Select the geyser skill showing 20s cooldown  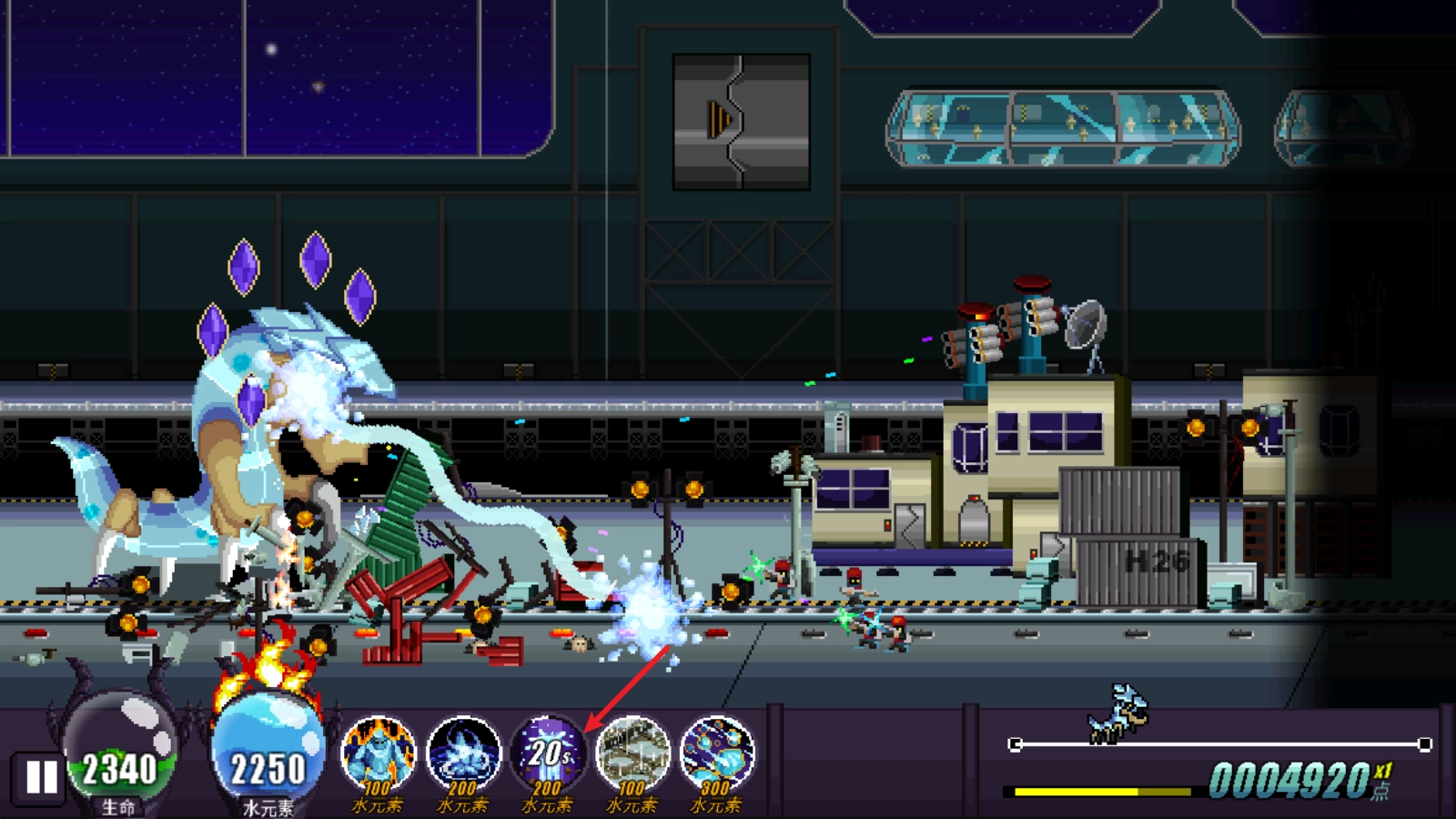(548, 755)
